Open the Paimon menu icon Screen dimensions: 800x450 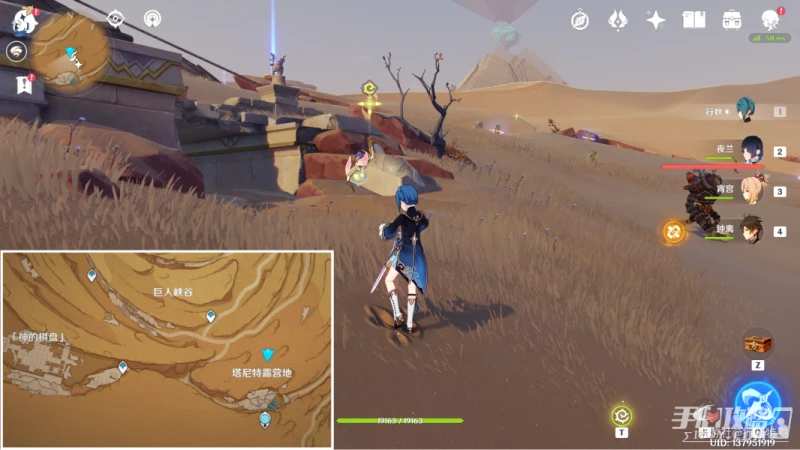[x=24, y=20]
